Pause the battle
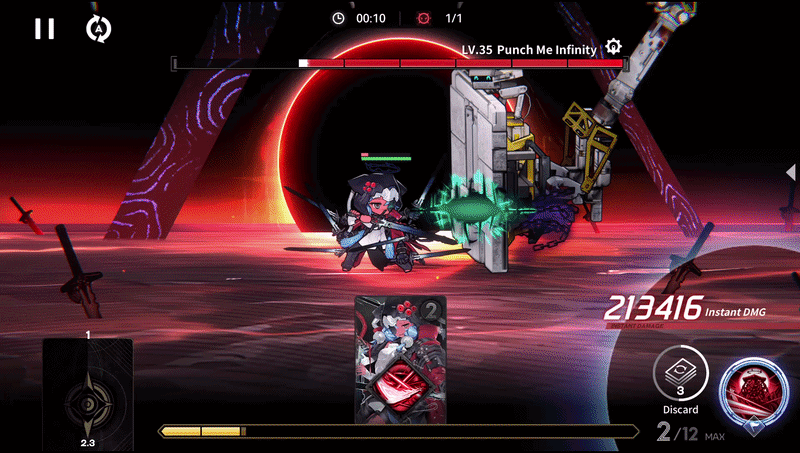Image resolution: width=800 pixels, height=453 pixels. pyautogui.click(x=44, y=29)
